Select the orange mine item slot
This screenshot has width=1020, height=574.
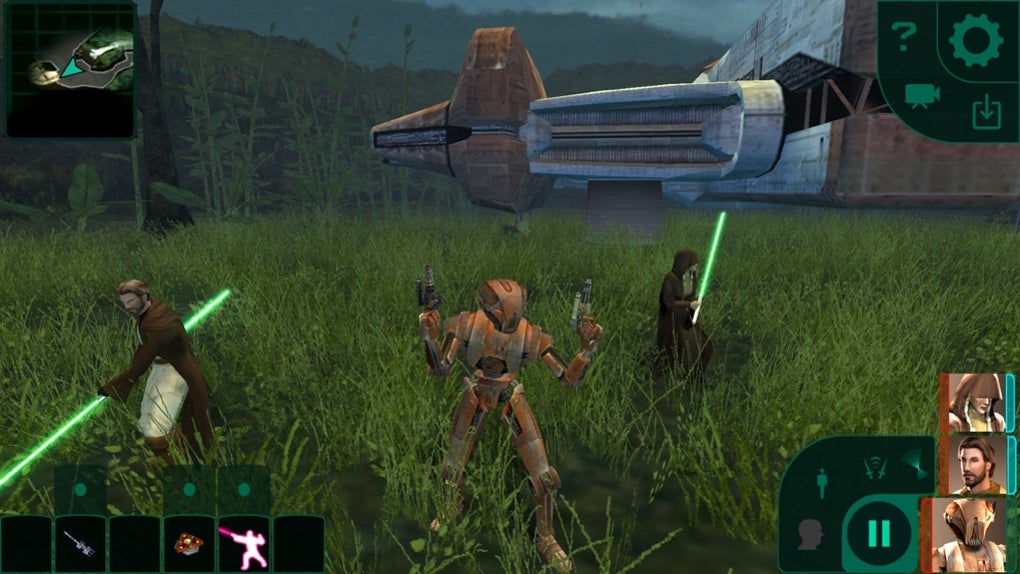click(188, 543)
